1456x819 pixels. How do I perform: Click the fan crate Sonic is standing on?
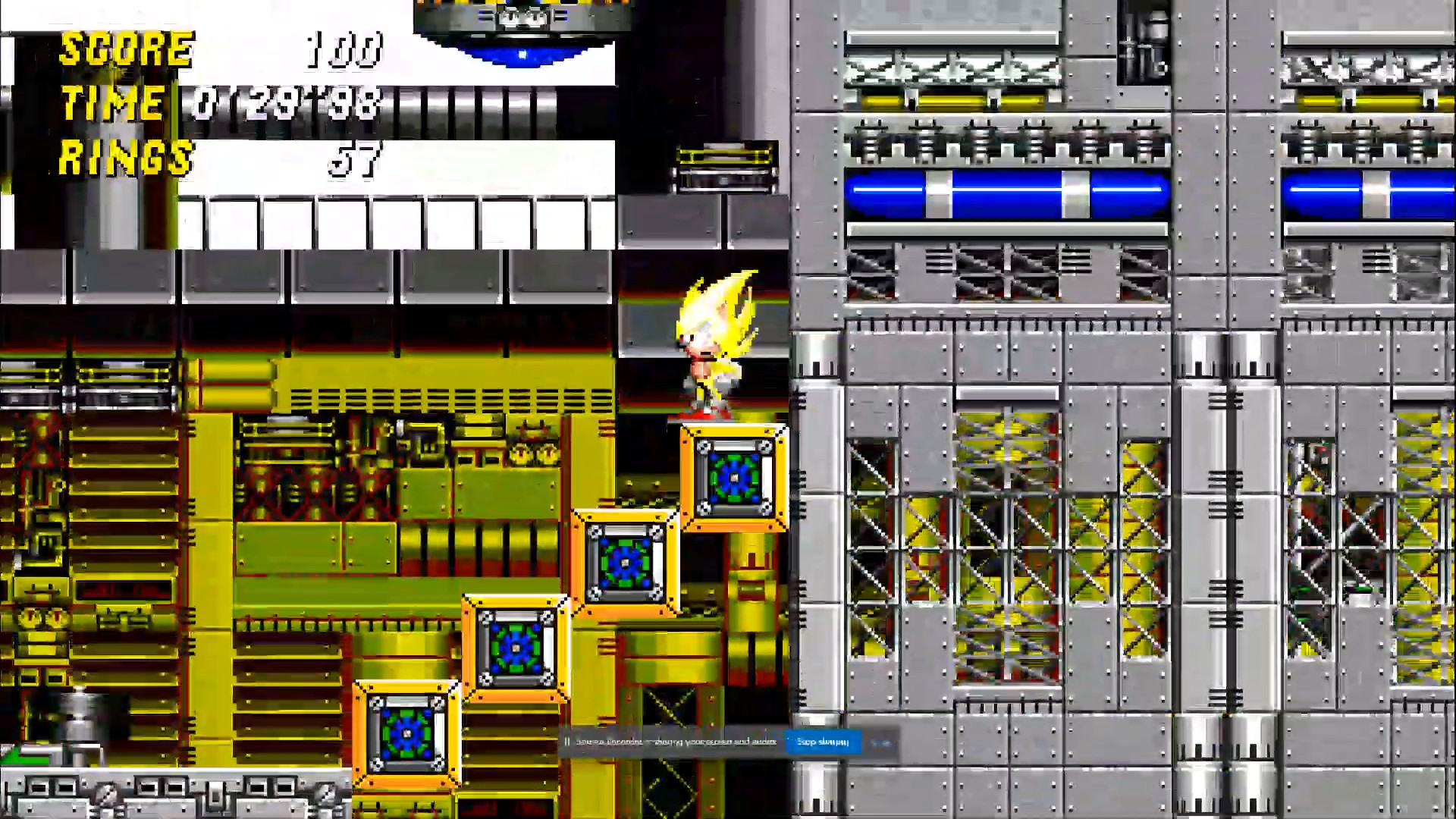734,478
